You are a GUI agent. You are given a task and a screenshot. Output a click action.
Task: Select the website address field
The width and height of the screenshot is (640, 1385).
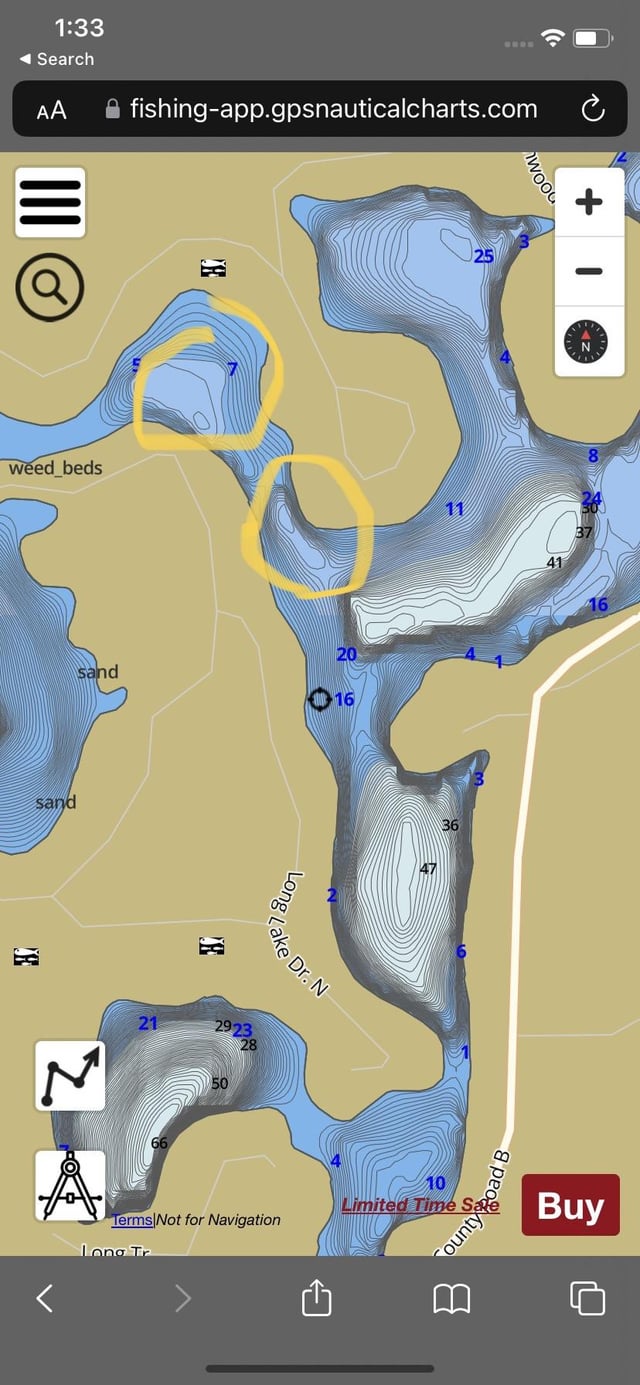pos(332,109)
